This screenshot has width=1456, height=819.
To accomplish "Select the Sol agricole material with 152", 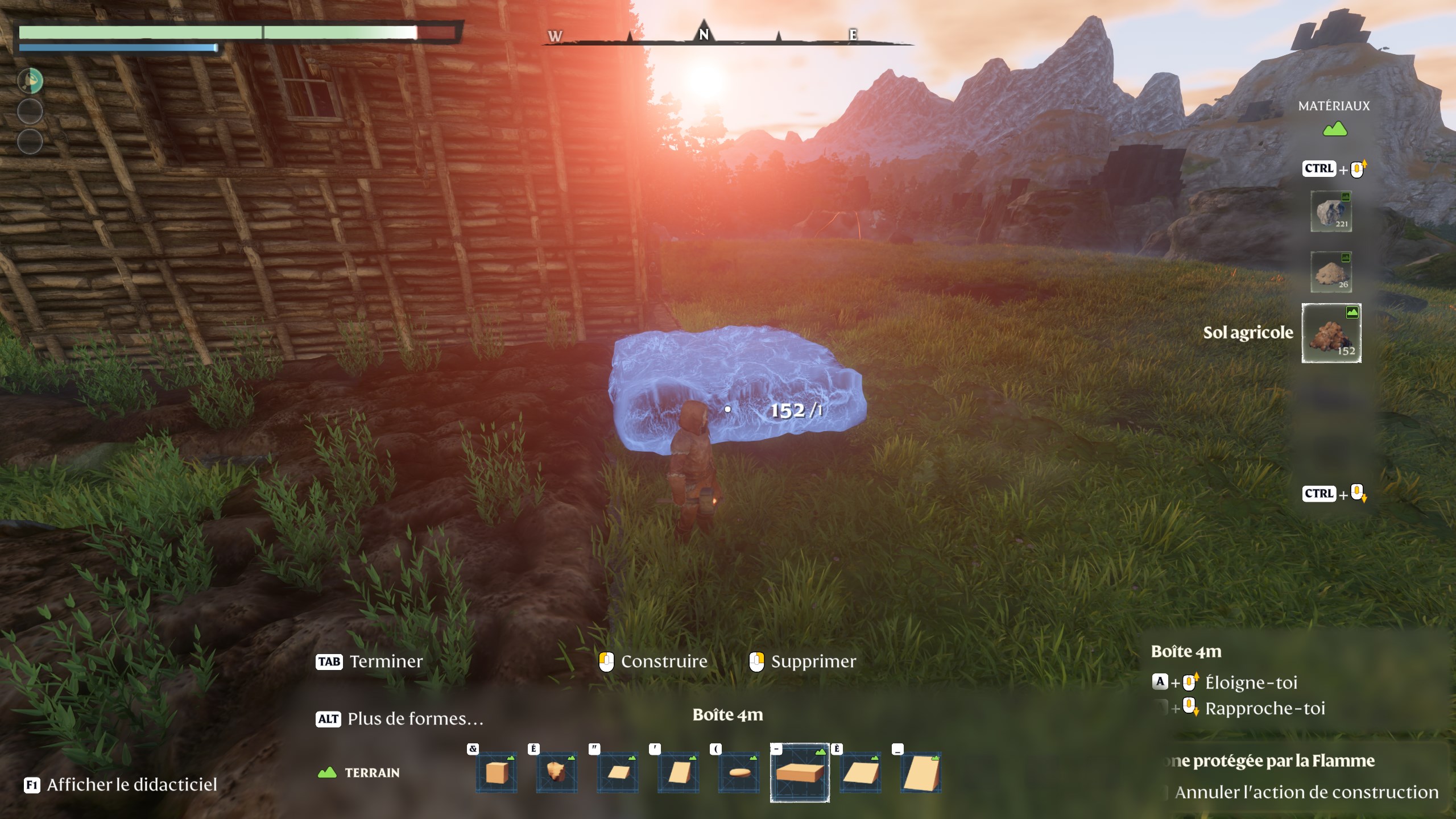I will point(1331,334).
